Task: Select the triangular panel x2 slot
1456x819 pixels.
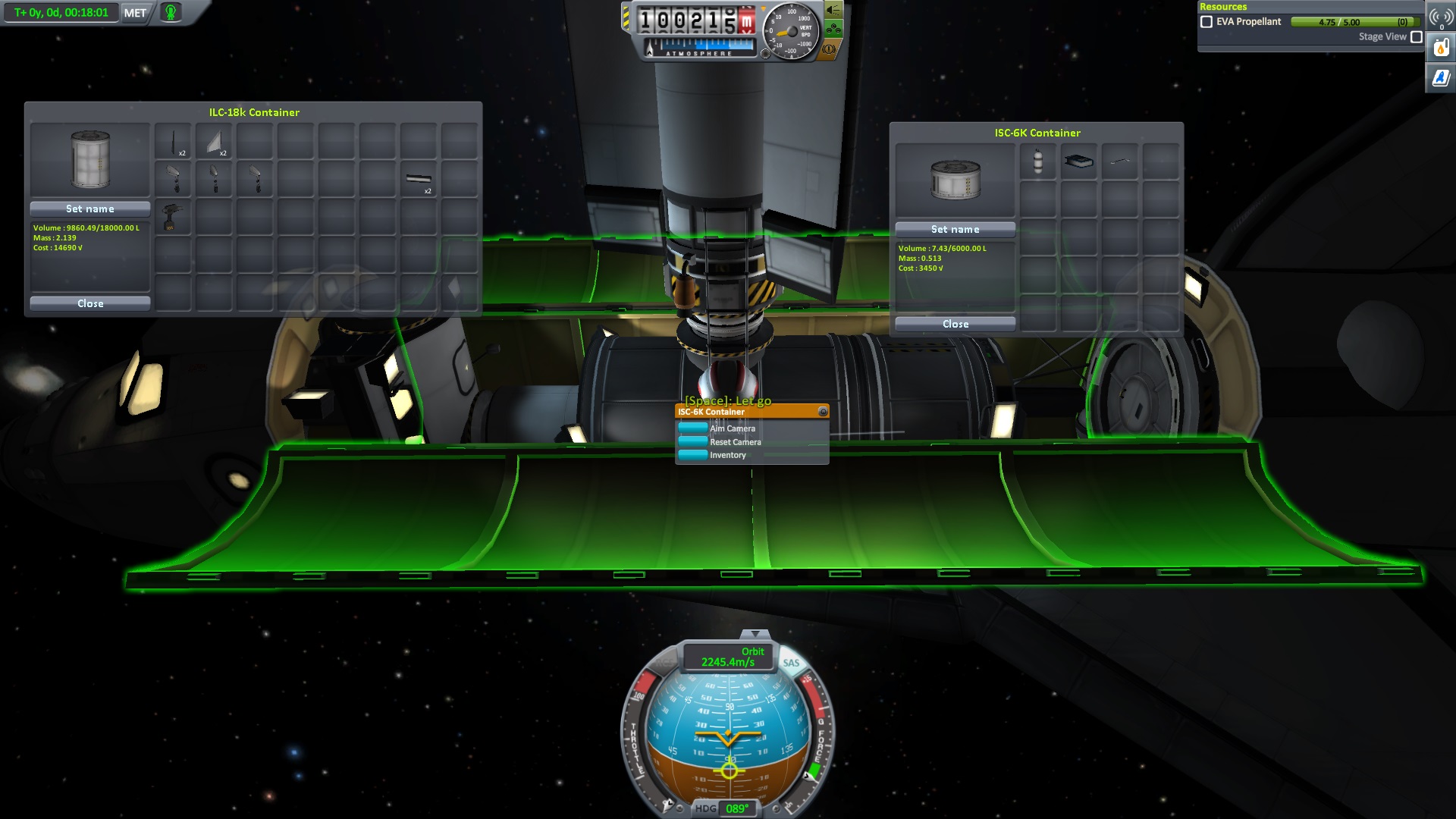Action: coord(214,141)
